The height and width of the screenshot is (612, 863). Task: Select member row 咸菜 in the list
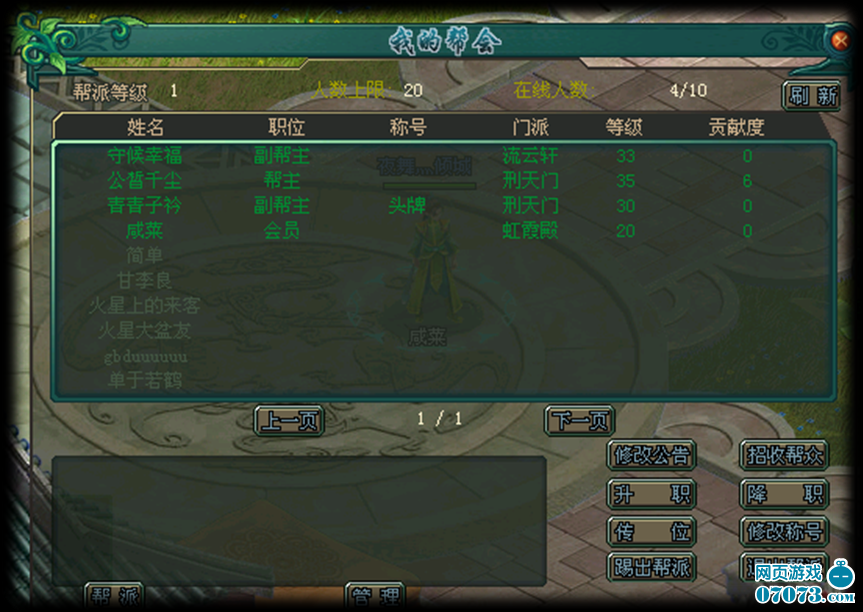click(x=145, y=231)
